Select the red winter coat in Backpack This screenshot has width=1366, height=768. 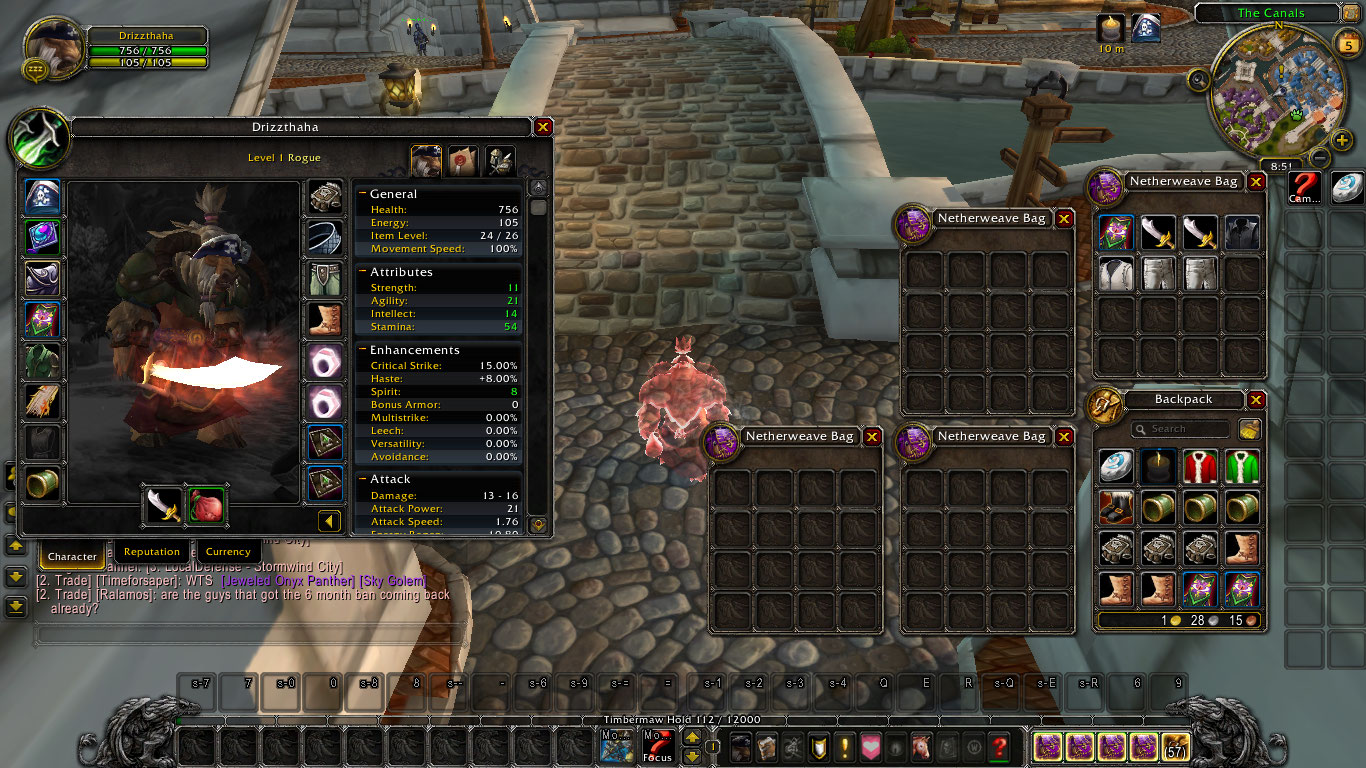1200,467
